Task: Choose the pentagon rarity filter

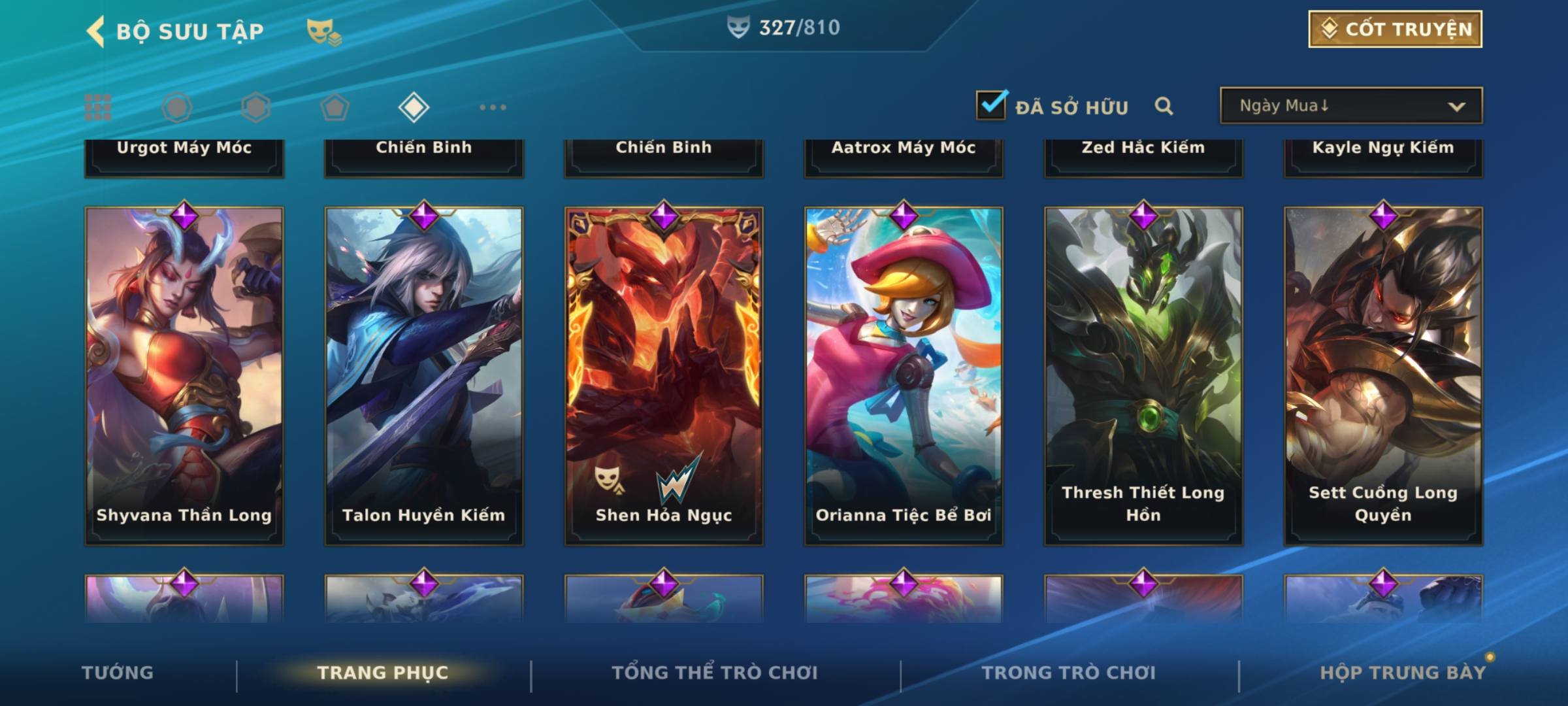Action: pyautogui.click(x=335, y=107)
